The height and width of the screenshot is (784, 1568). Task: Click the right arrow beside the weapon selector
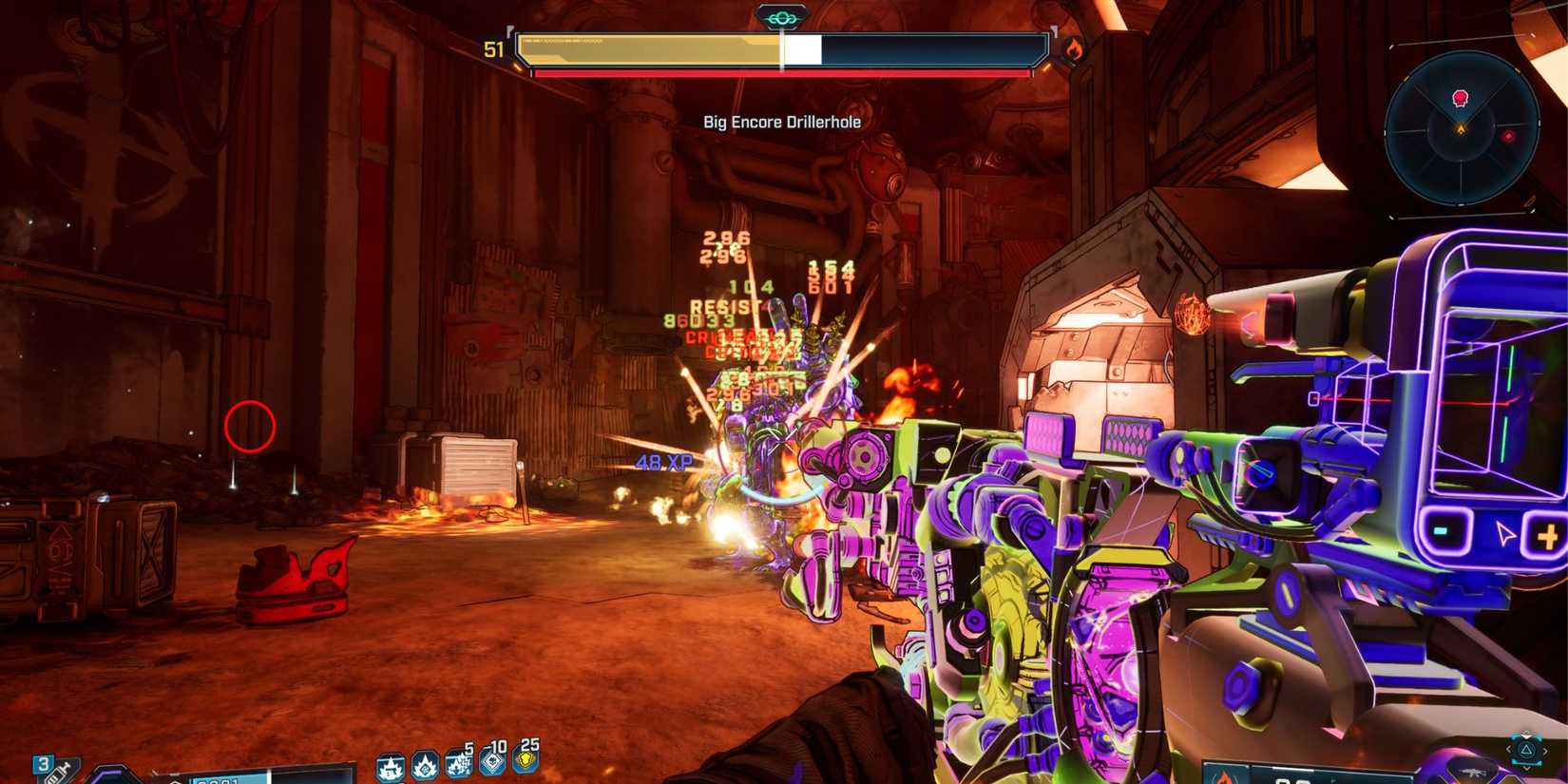pyautogui.click(x=1545, y=750)
